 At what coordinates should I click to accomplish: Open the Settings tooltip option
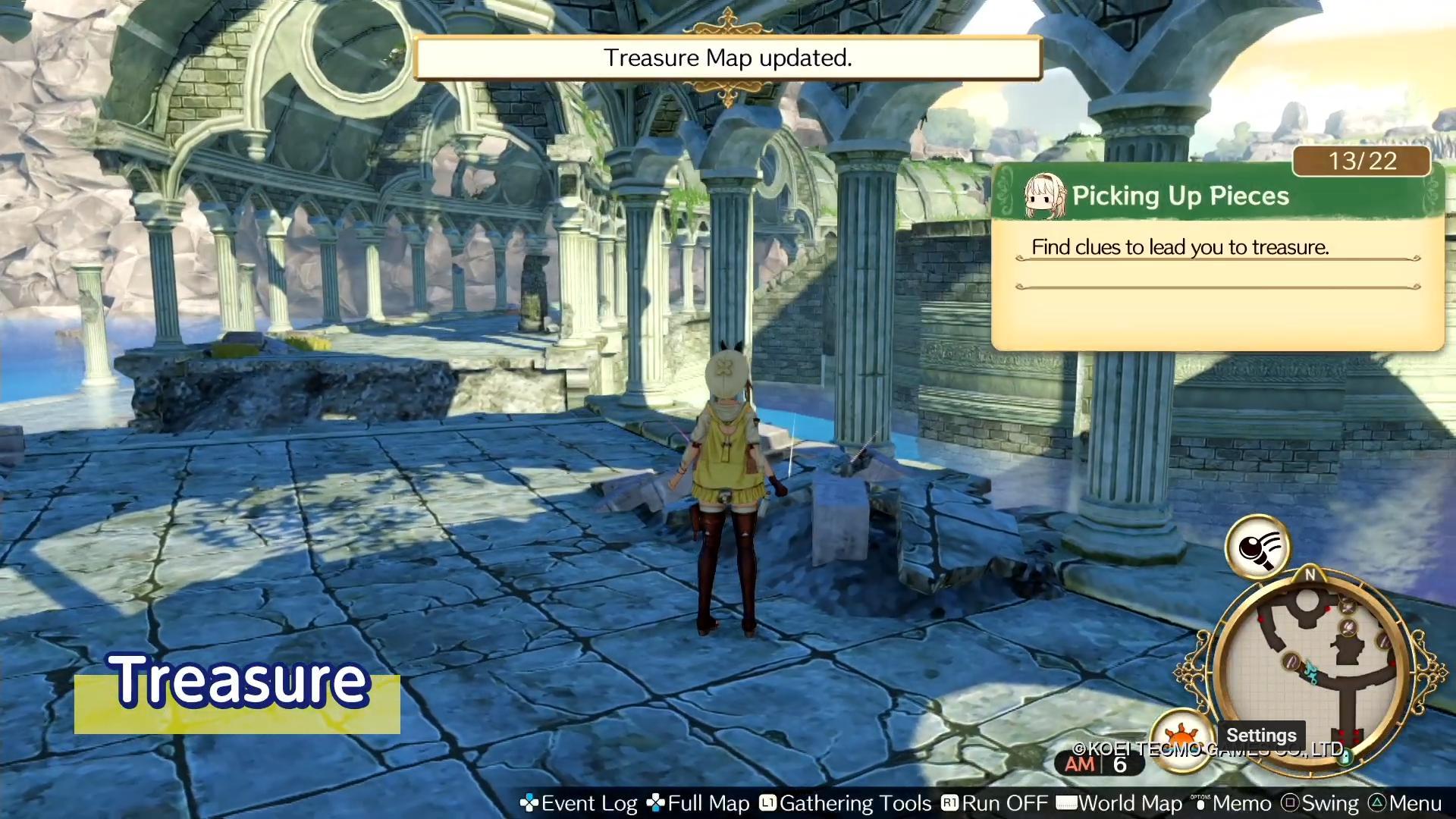[x=1261, y=735]
